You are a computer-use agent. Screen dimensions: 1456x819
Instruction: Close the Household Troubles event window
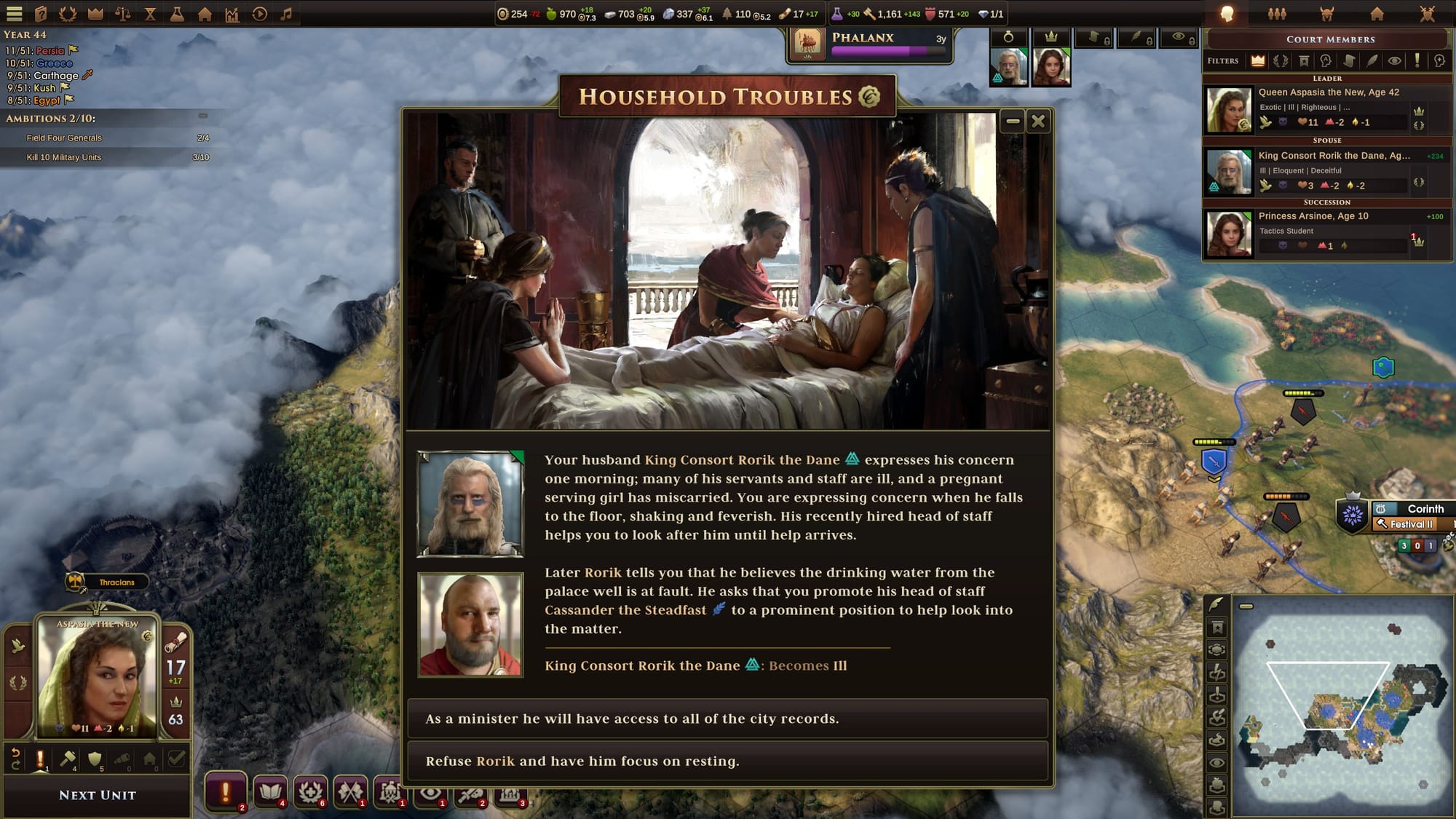[1038, 122]
